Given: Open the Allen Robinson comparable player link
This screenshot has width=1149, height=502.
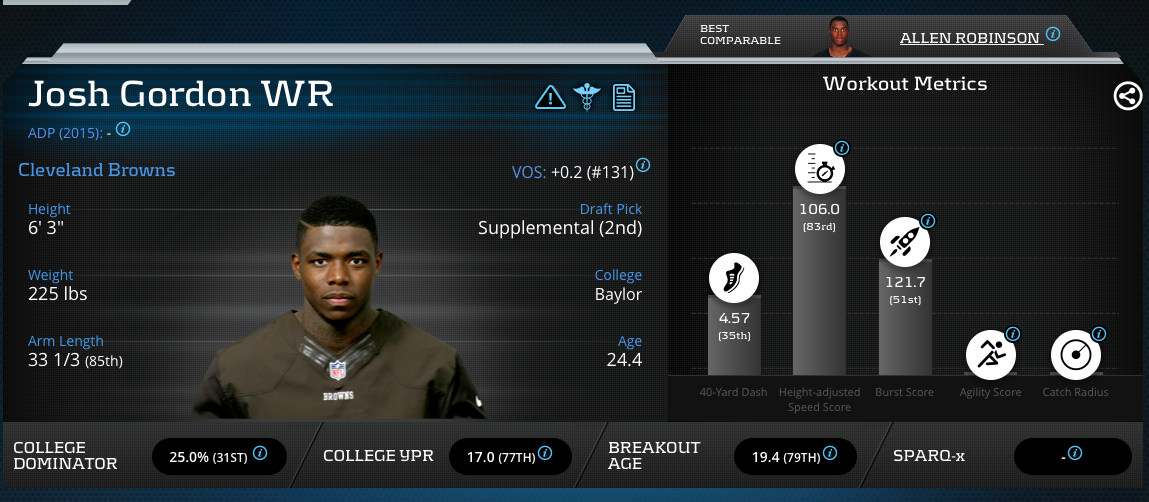Looking at the screenshot, I should pyautogui.click(x=970, y=38).
